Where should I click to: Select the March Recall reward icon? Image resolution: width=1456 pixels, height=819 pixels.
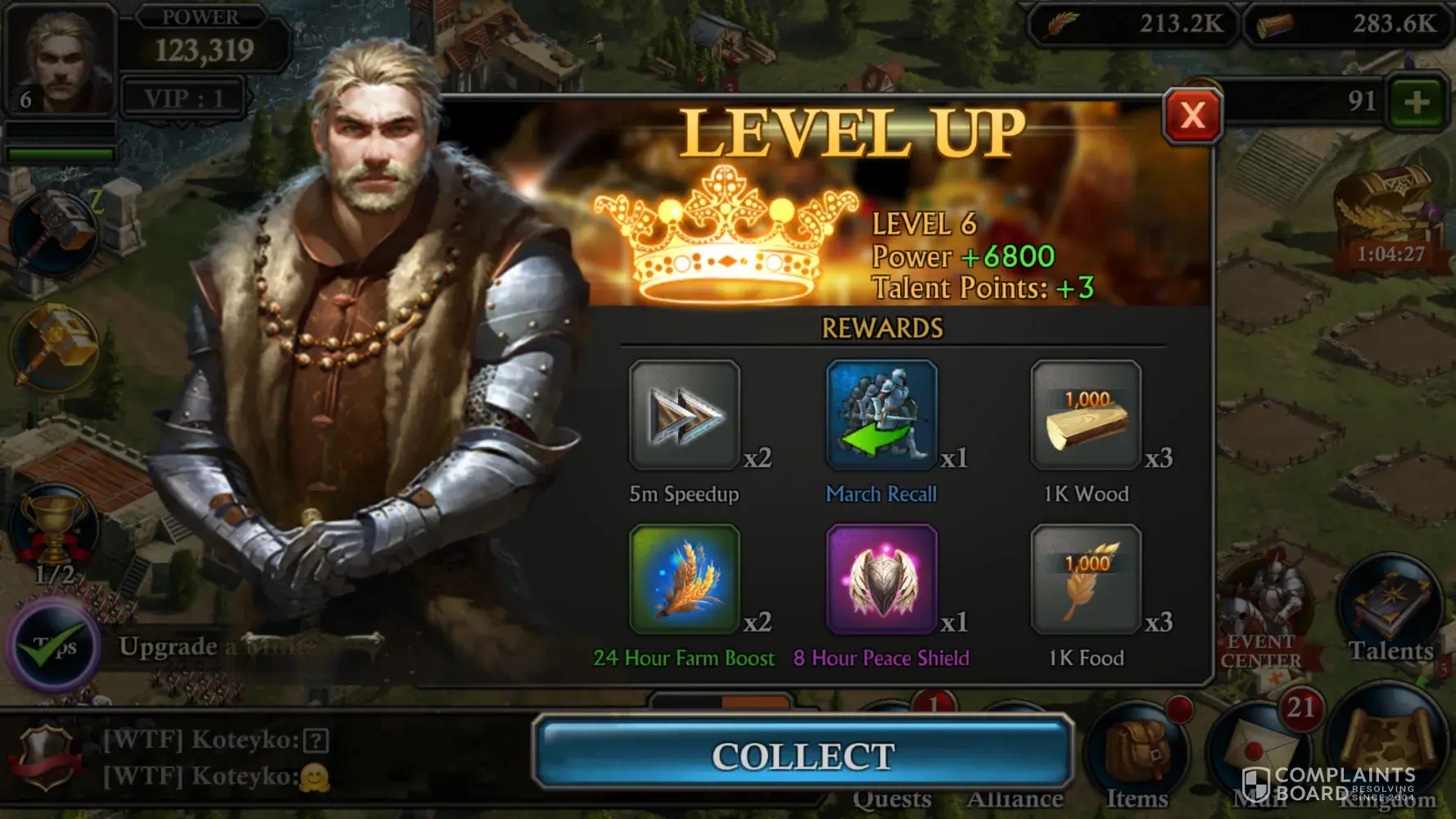881,415
